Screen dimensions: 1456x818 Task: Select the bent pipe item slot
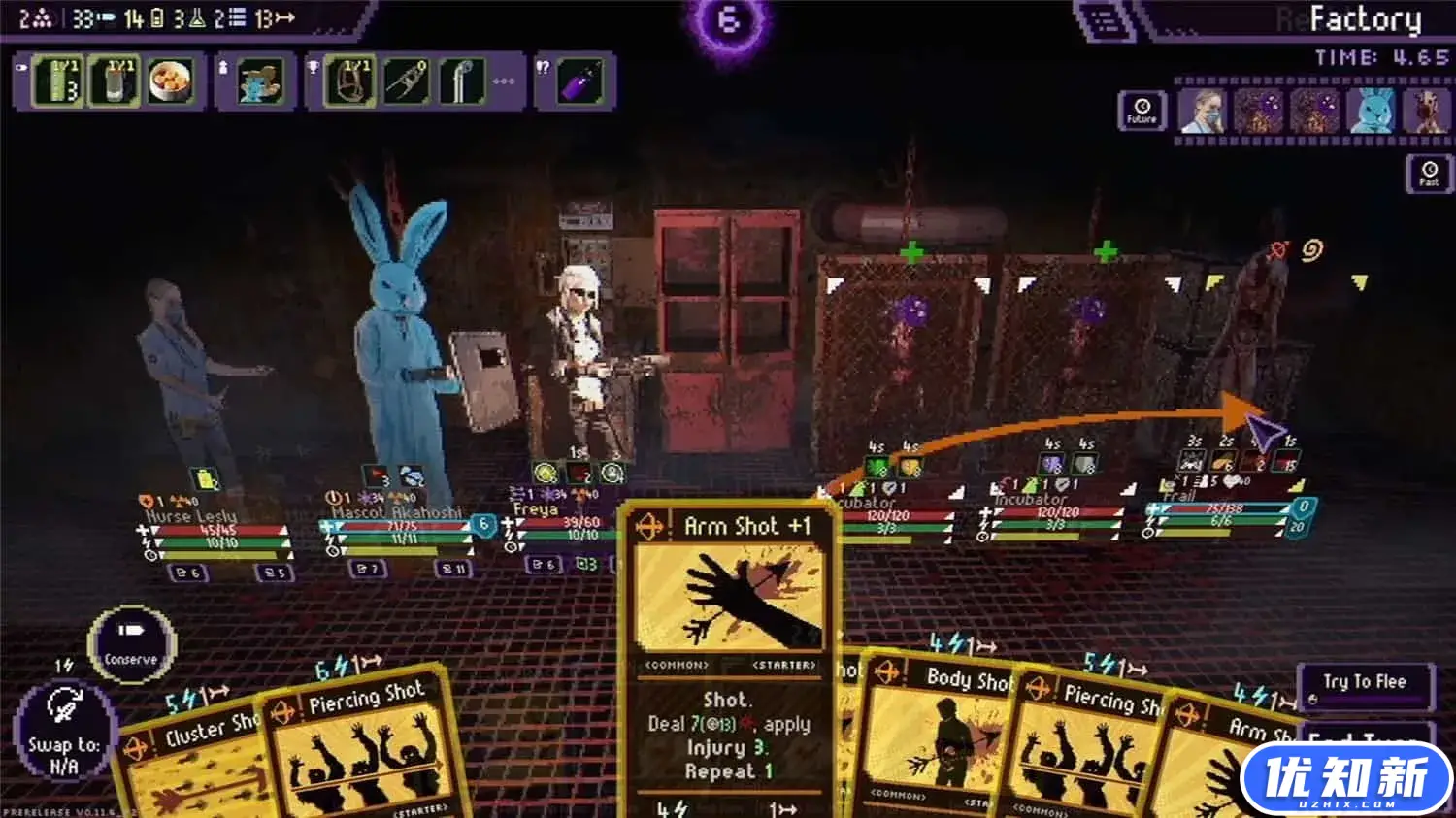462,81
